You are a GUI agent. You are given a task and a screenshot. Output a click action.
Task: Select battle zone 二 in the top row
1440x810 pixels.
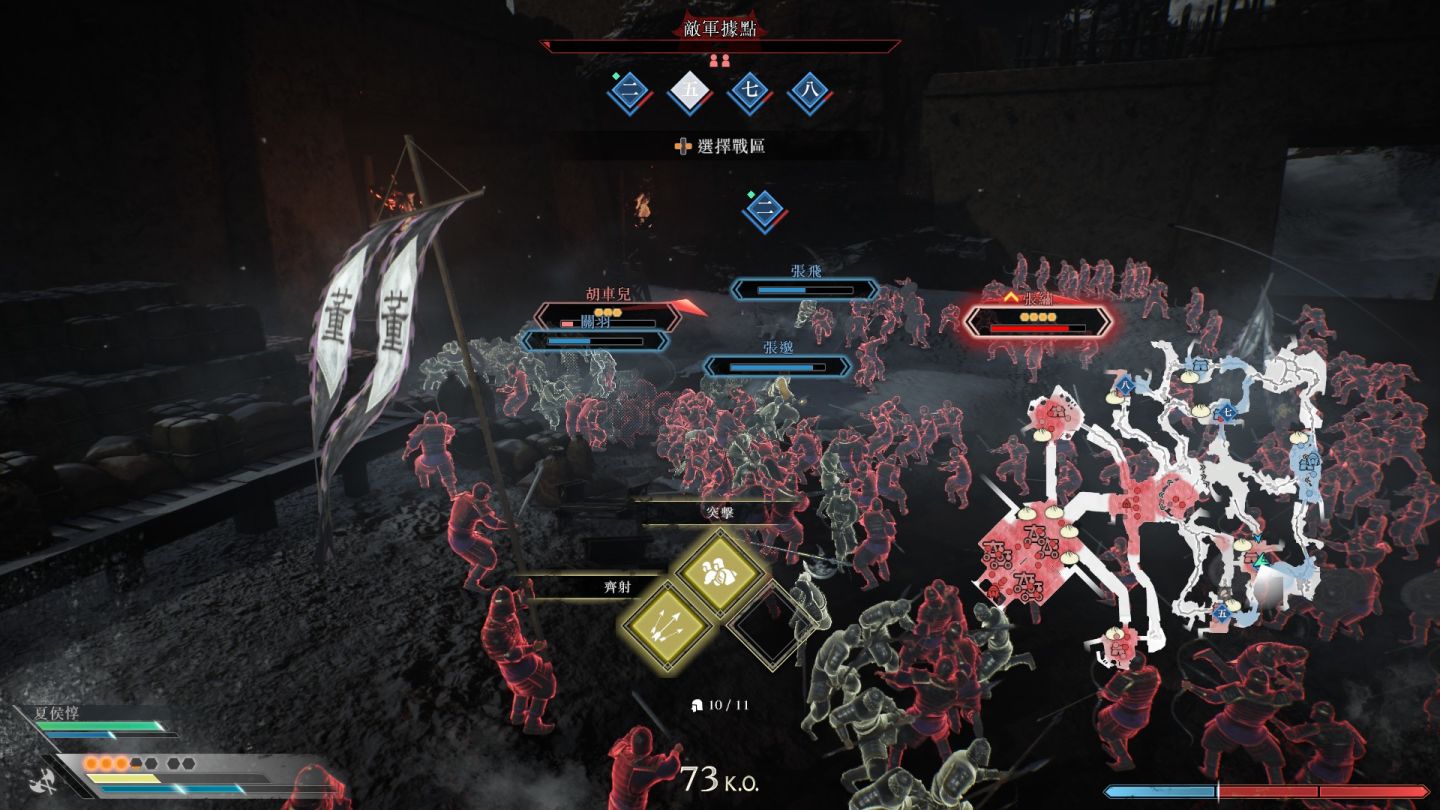click(630, 93)
